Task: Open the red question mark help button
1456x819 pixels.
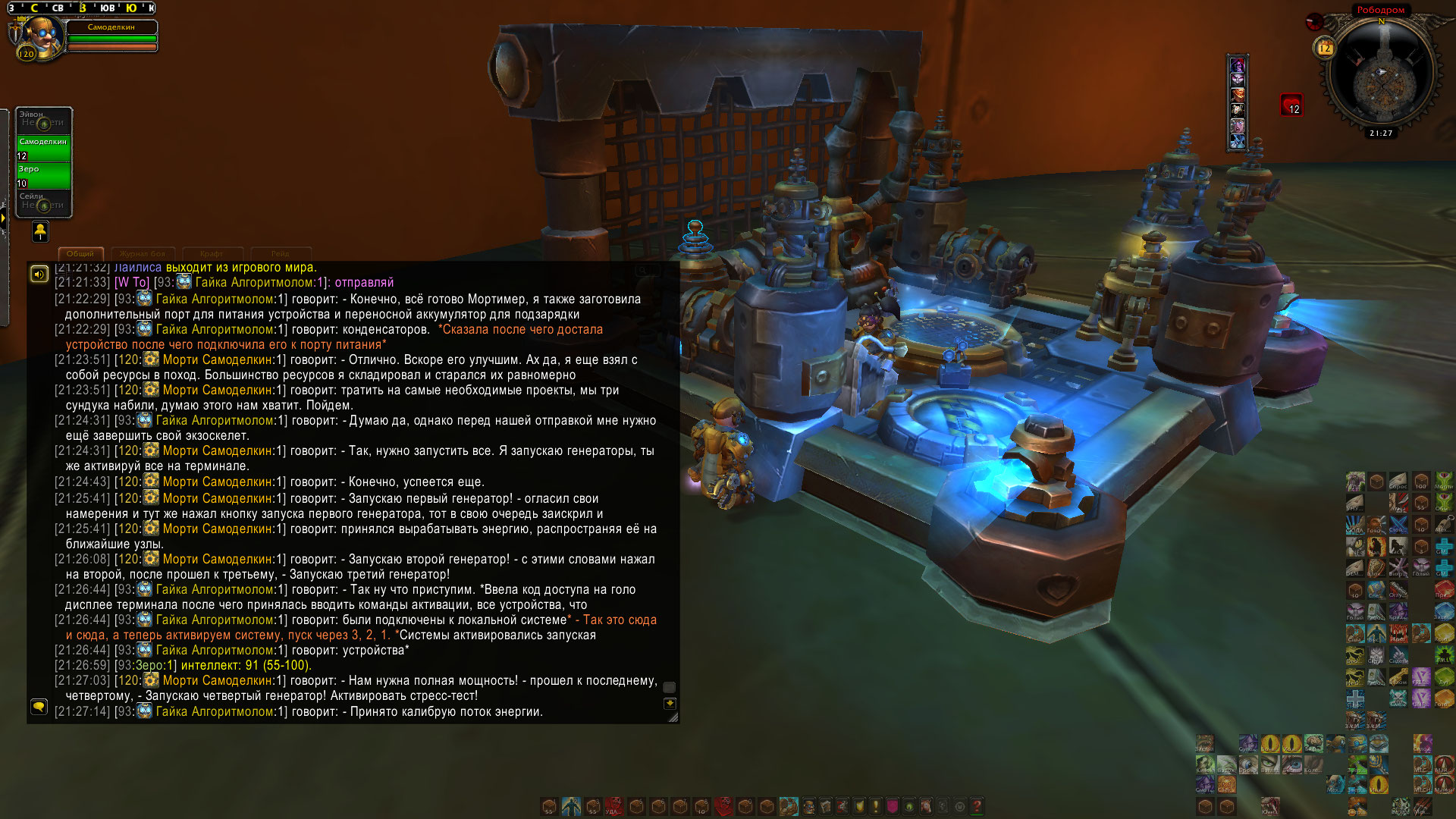Action: click(x=977, y=806)
